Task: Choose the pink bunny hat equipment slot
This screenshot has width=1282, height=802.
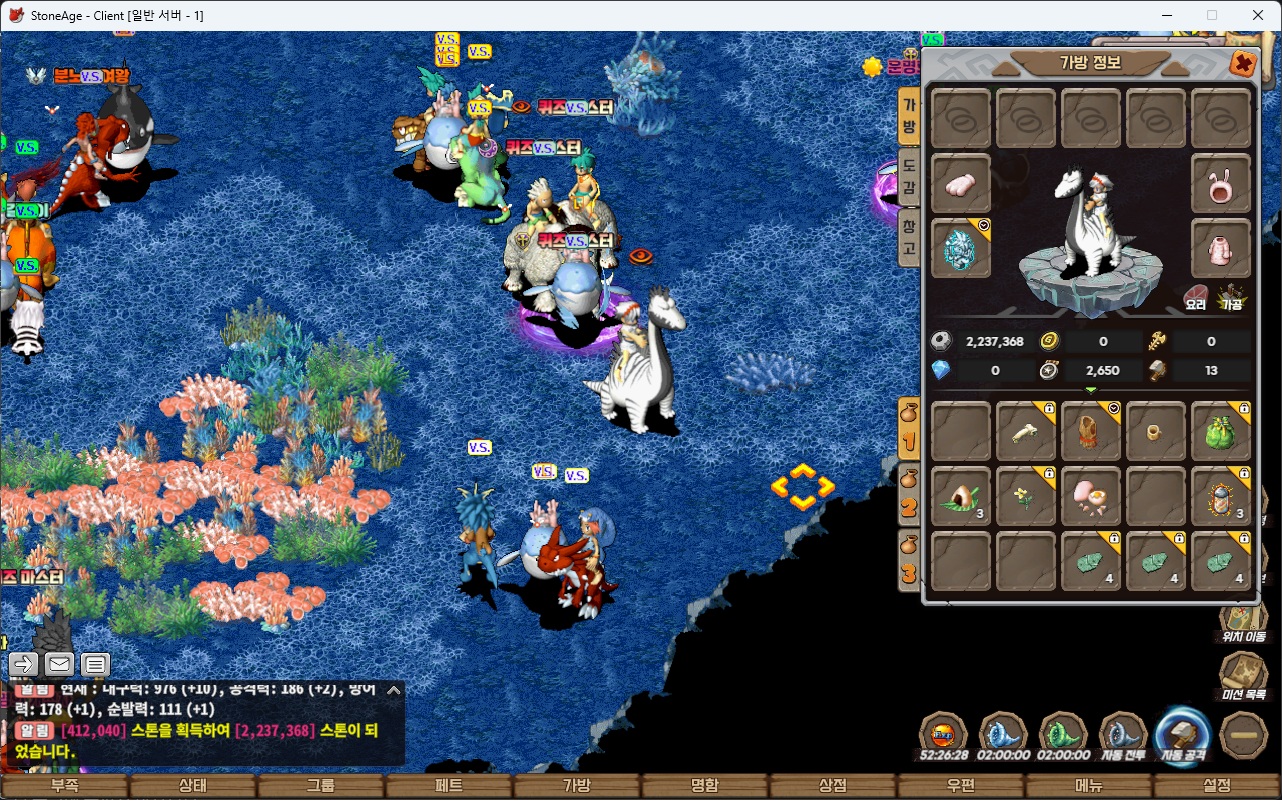Action: pyautogui.click(x=1220, y=184)
